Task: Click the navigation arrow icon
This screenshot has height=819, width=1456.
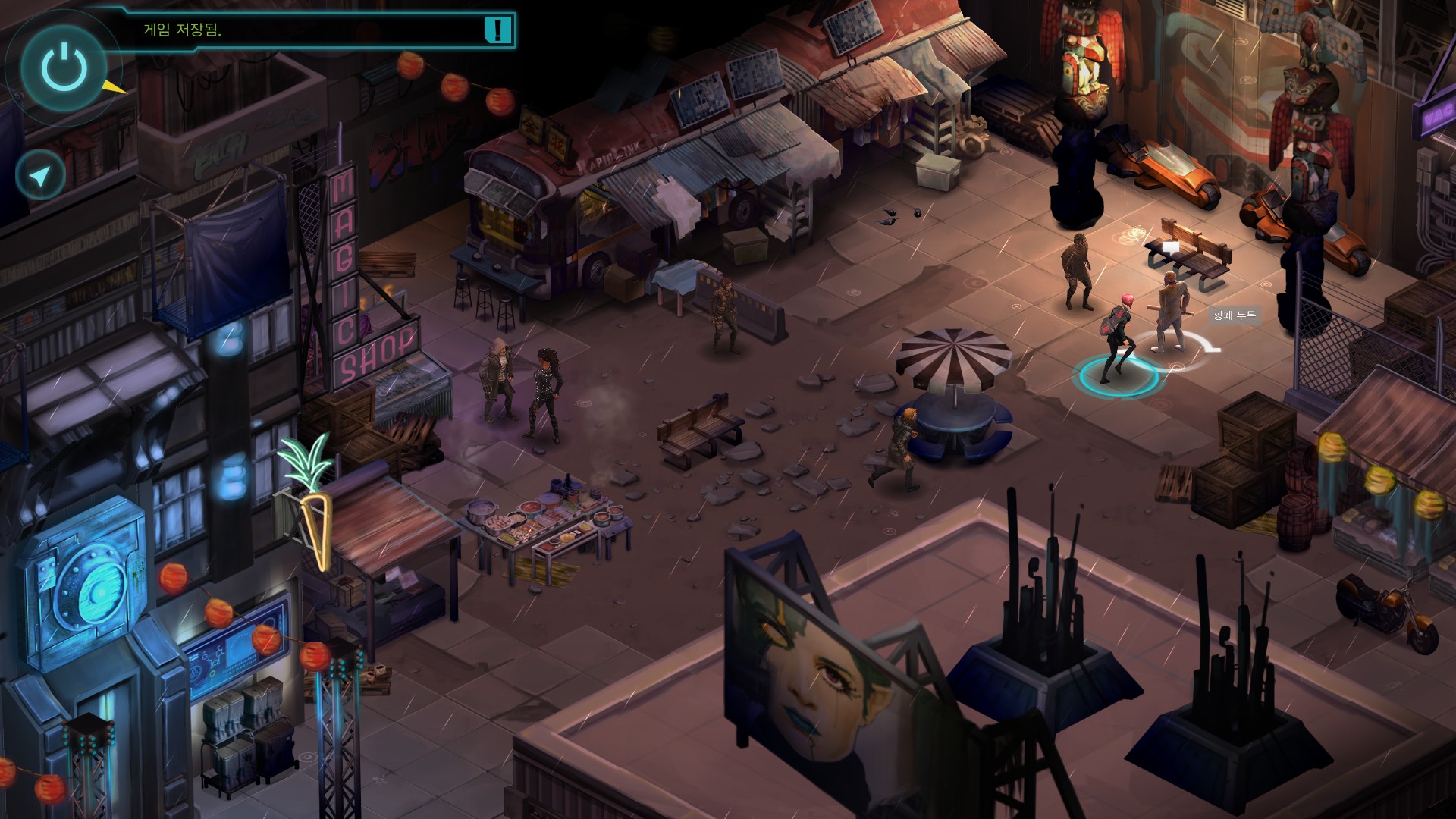Action: [x=40, y=175]
